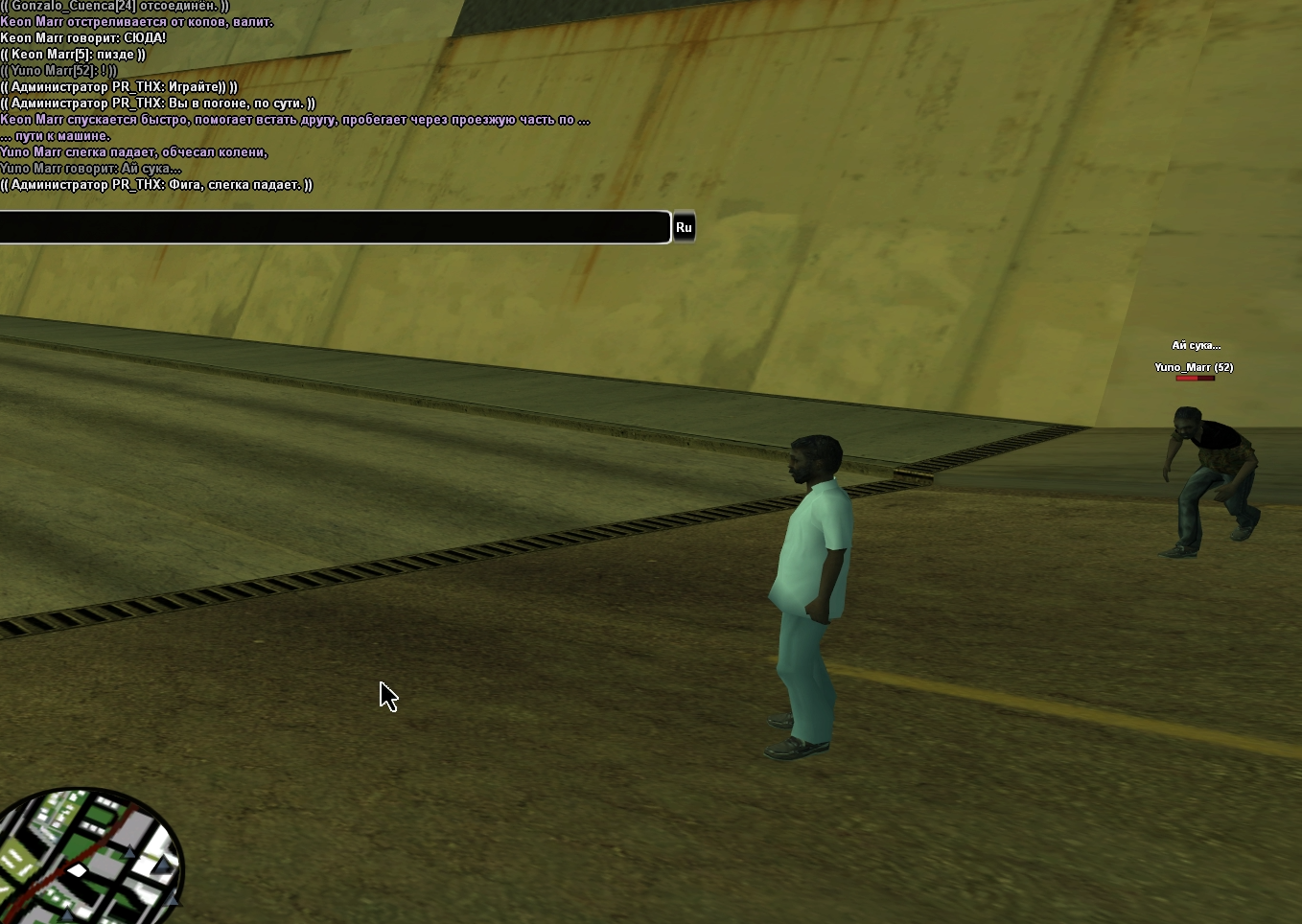The image size is (1302, 924).
Task: Toggle the Ru keyboard language button
Action: point(684,227)
